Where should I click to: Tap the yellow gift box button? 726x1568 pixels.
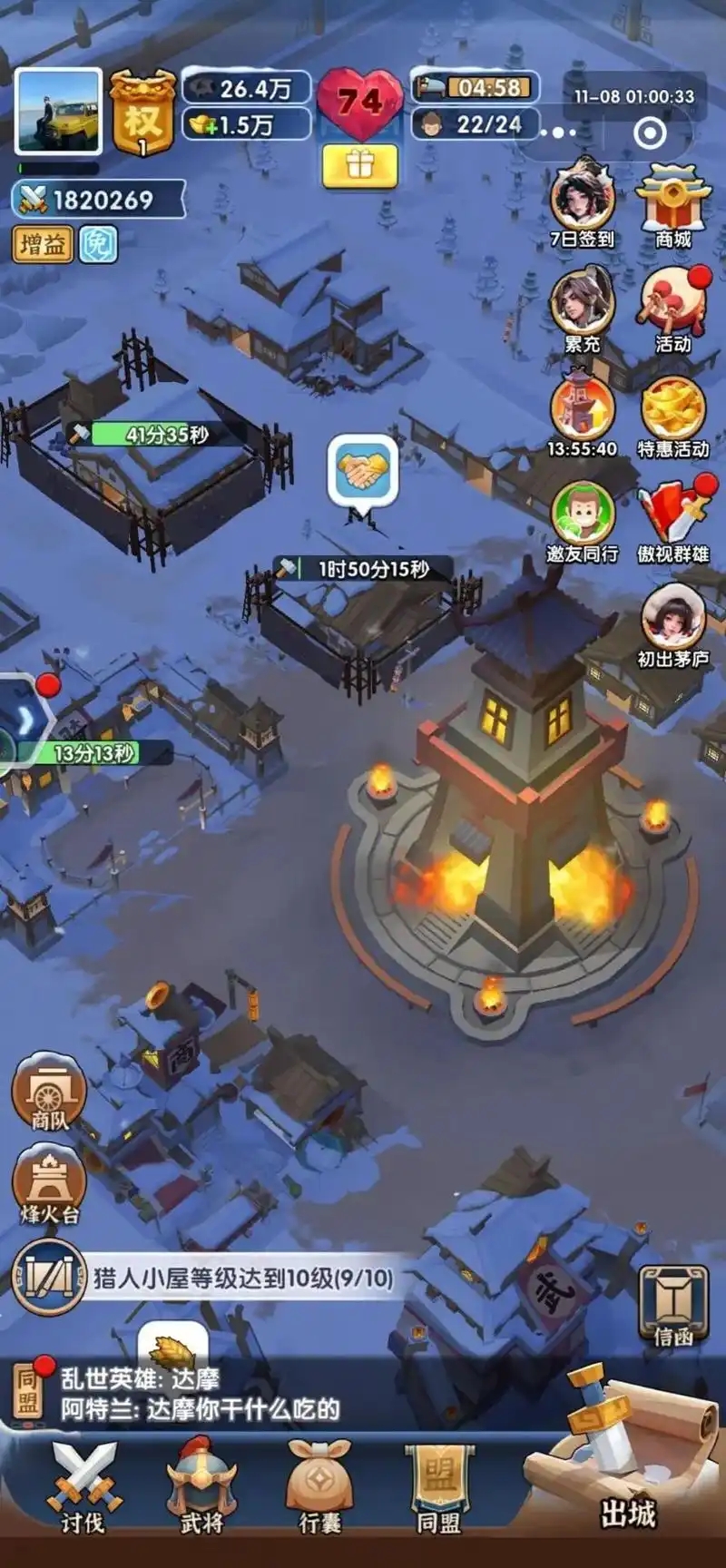360,165
